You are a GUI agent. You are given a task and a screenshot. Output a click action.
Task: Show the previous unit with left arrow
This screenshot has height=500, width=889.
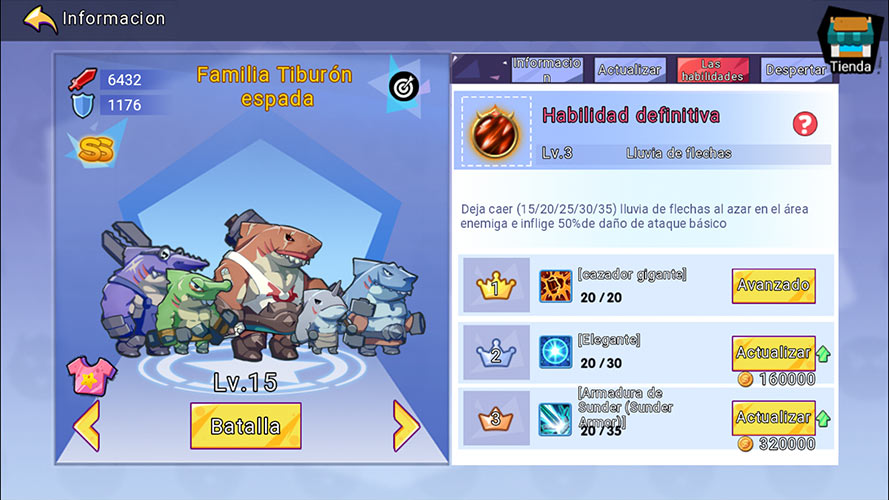tap(87, 425)
